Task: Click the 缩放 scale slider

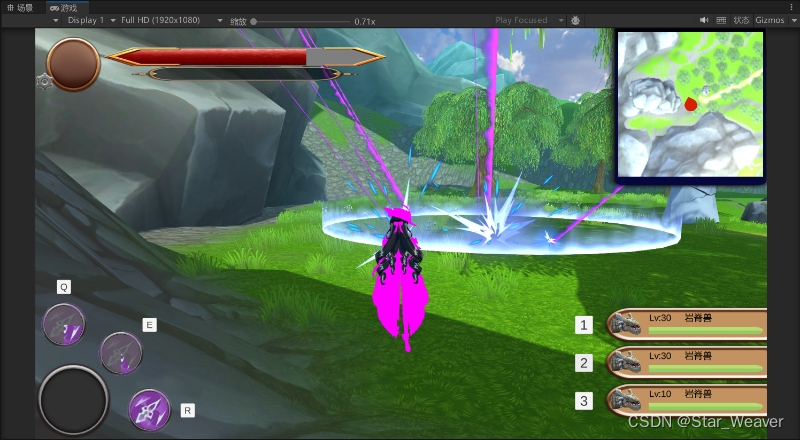Action: pos(300,21)
